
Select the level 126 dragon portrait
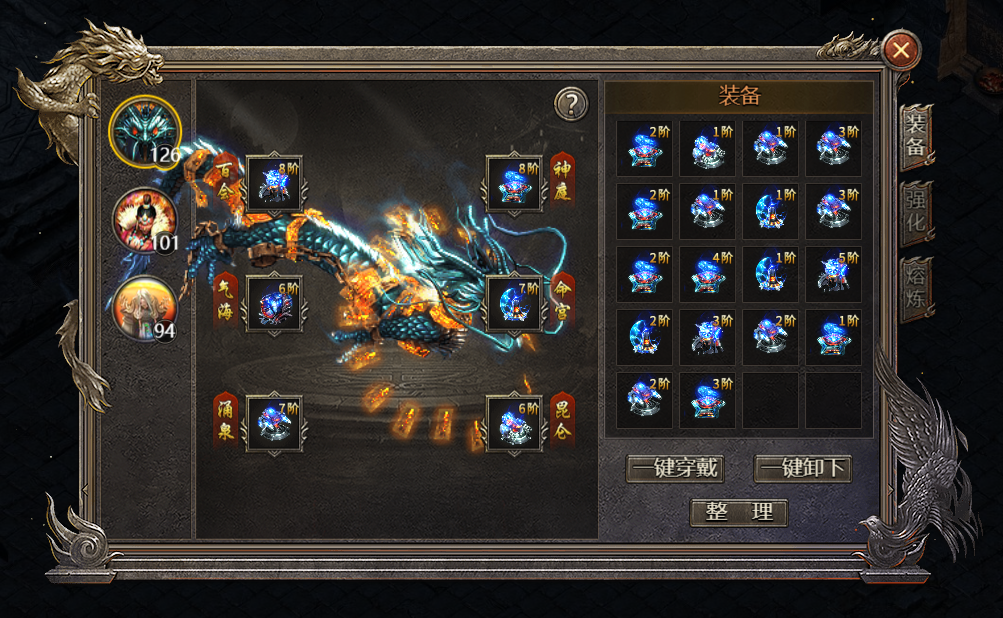[x=144, y=131]
